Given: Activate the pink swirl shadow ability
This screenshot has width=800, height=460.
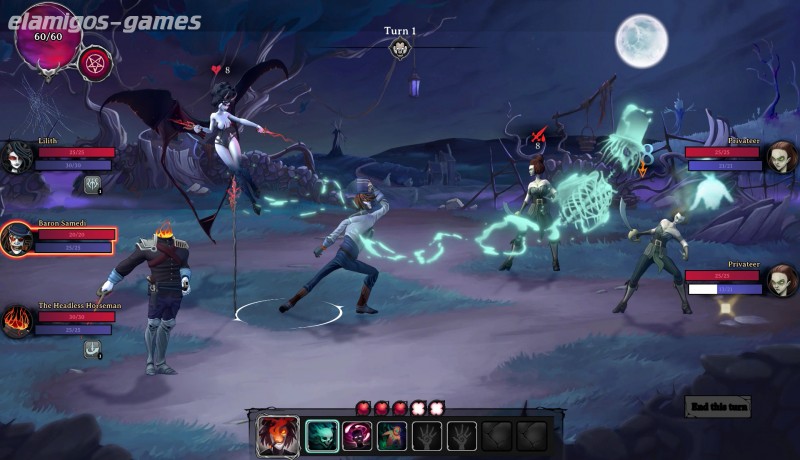Looking at the screenshot, I should pyautogui.click(x=357, y=436).
